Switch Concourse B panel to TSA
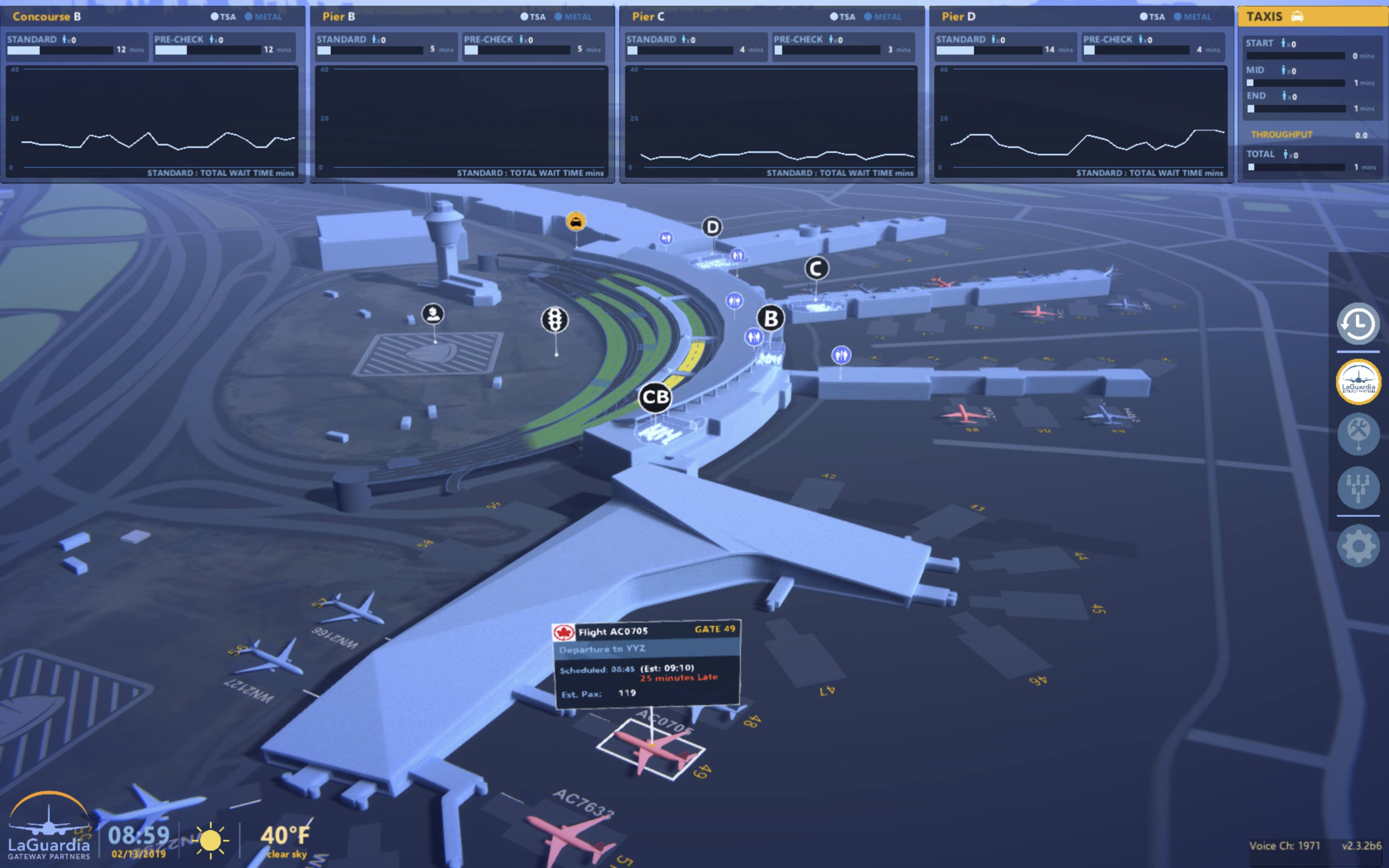 click(x=223, y=17)
